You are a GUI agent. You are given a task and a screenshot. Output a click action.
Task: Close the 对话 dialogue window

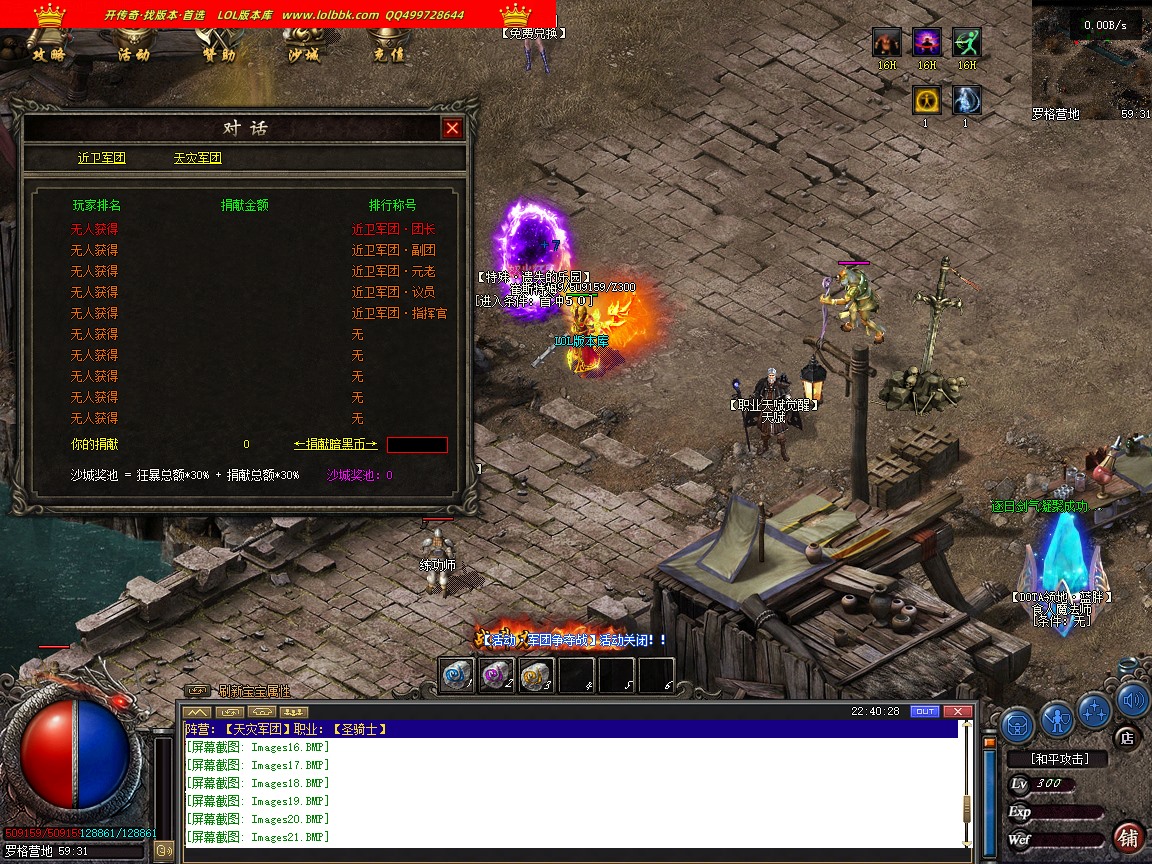pyautogui.click(x=452, y=128)
